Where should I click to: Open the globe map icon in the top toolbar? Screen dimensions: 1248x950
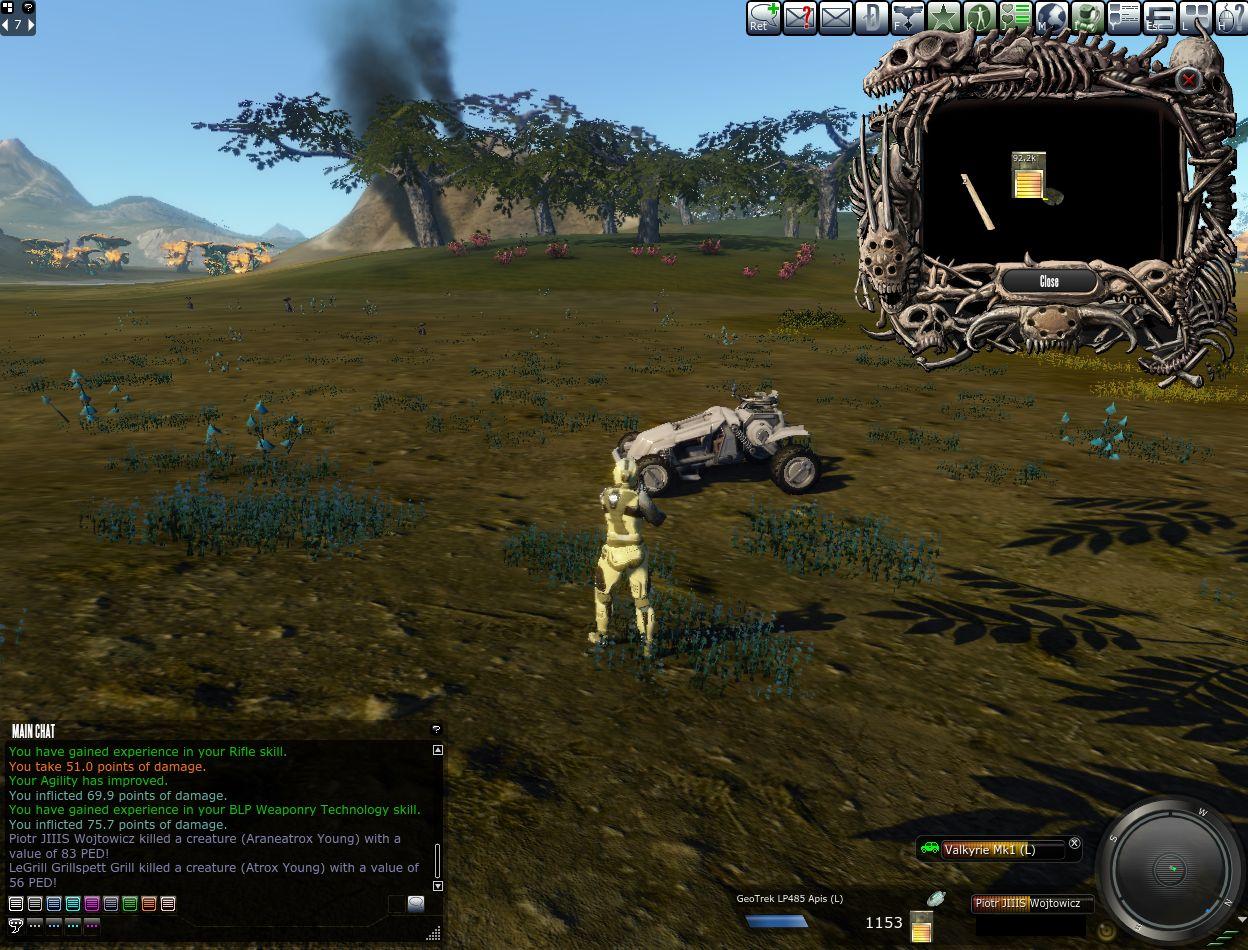tap(1051, 17)
